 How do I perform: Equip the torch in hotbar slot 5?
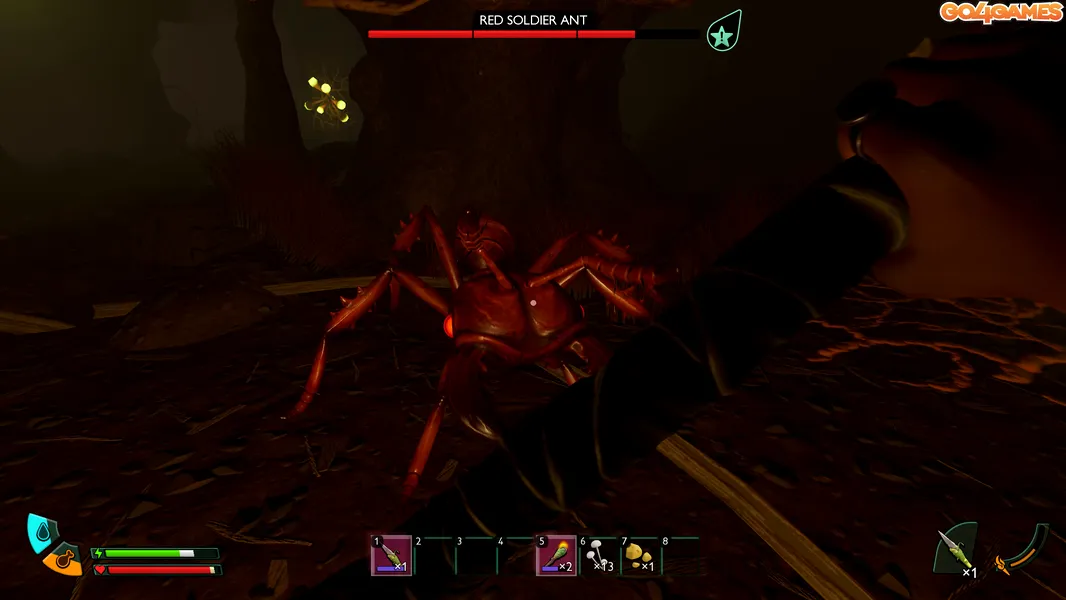pos(556,556)
